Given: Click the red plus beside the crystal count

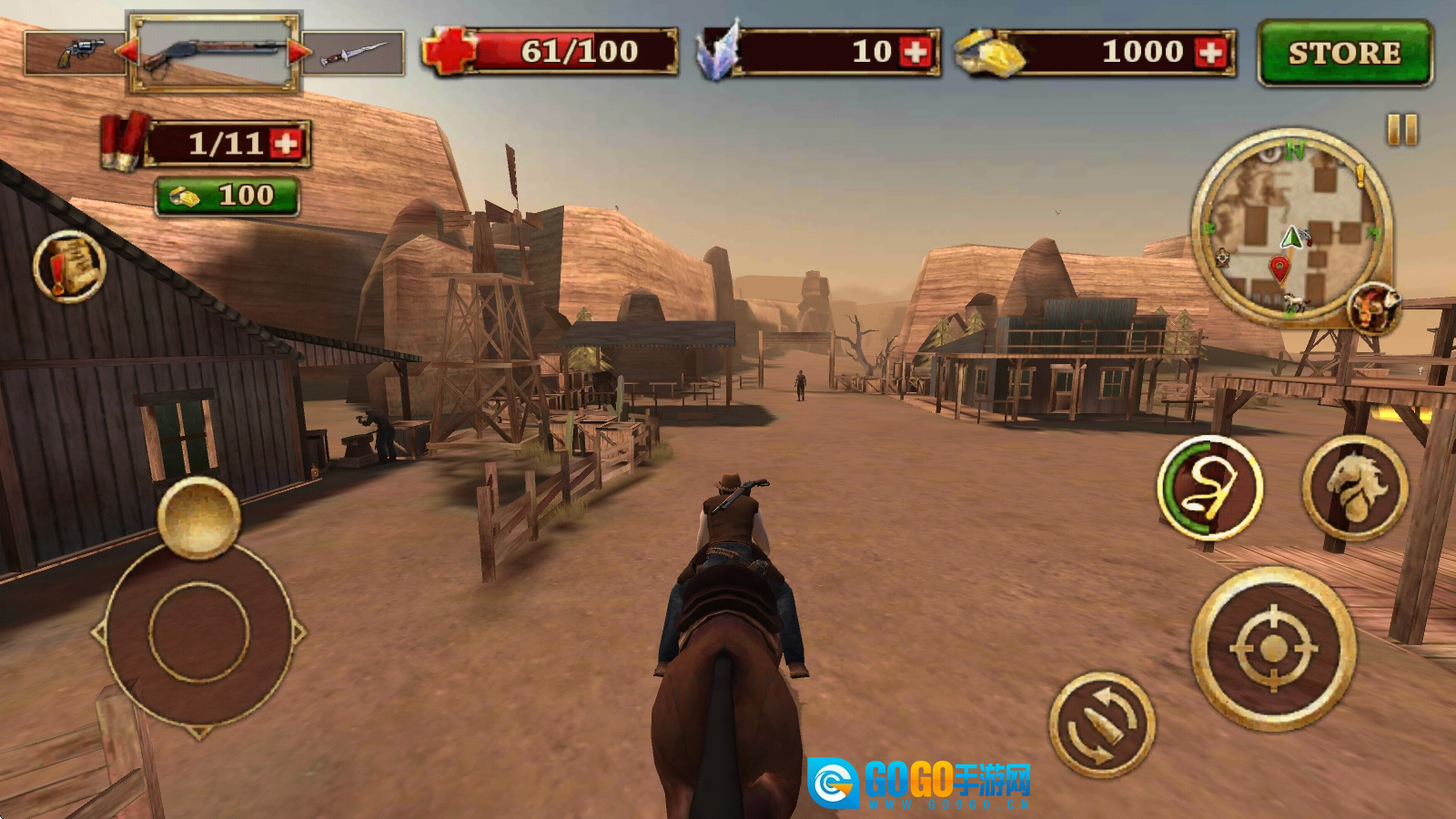Looking at the screenshot, I should [x=916, y=53].
